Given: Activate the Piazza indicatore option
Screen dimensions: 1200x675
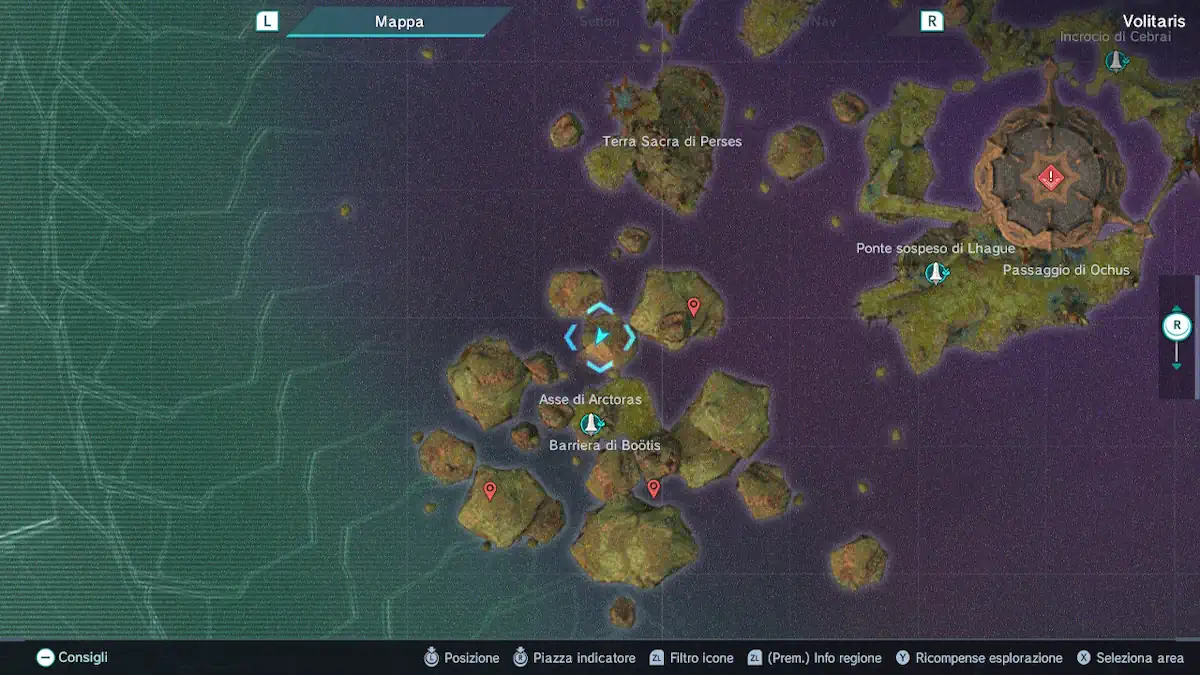Looking at the screenshot, I should 574,658.
